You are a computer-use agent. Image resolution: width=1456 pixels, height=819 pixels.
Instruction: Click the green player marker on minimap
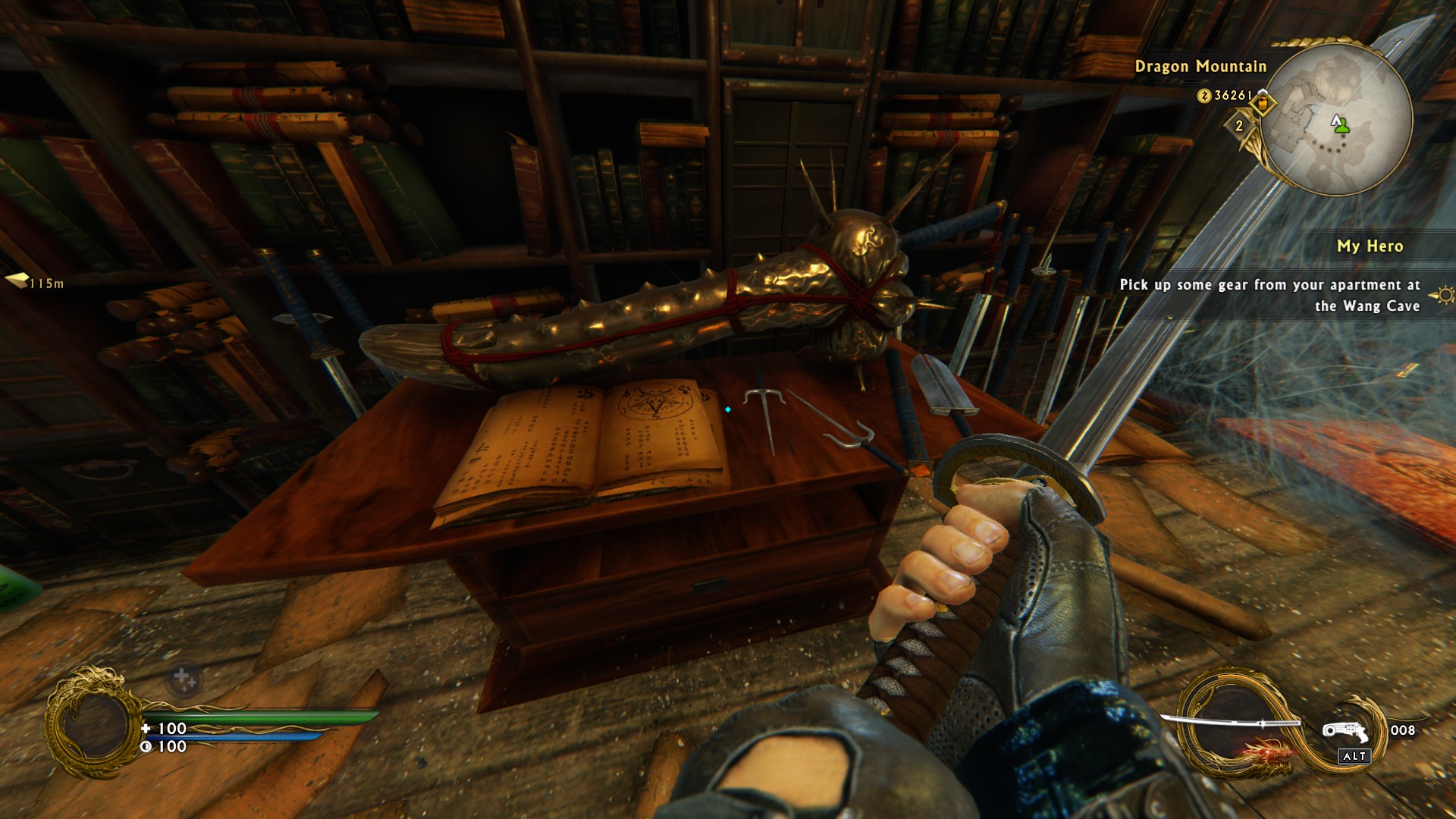pos(1342,126)
